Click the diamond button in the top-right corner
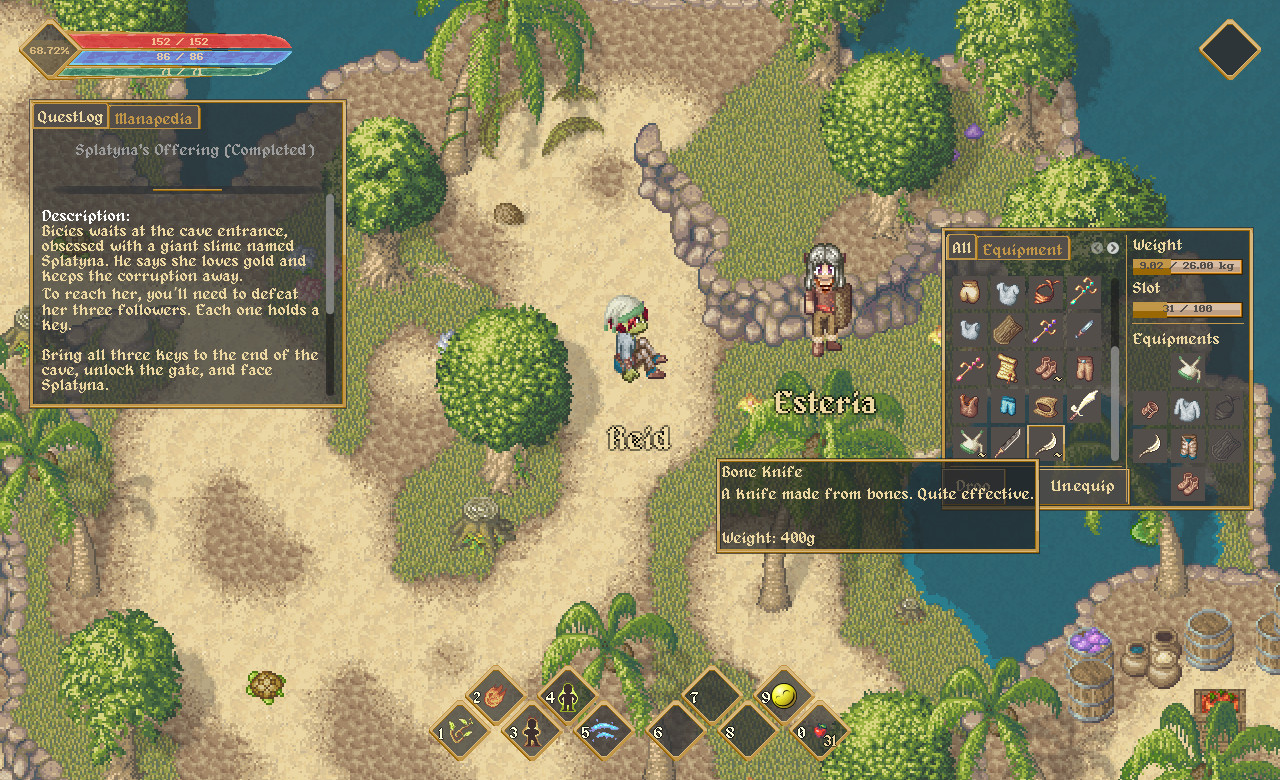Screen dimensions: 1280x780 [1229, 49]
